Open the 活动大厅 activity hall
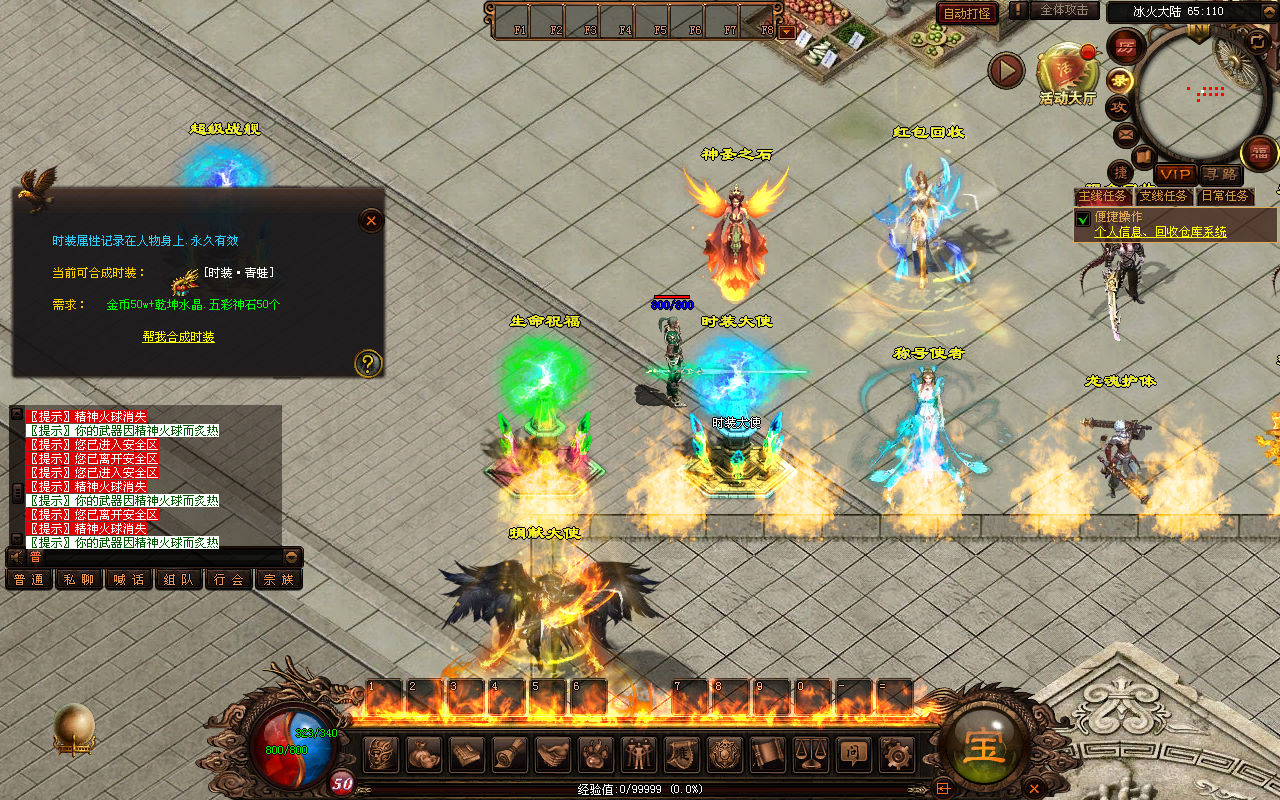Image resolution: width=1280 pixels, height=800 pixels. [1067, 71]
